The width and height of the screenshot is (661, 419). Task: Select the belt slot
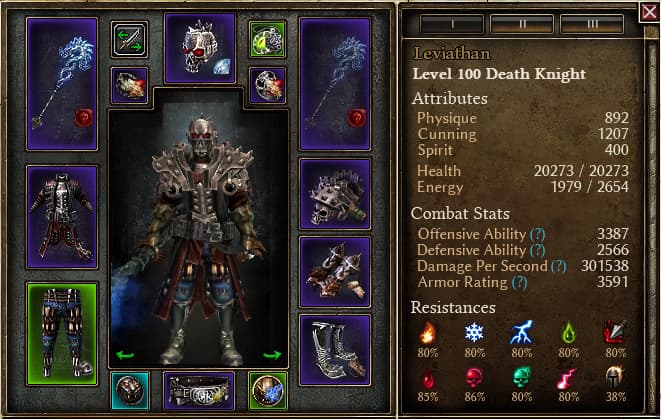pos(199,392)
